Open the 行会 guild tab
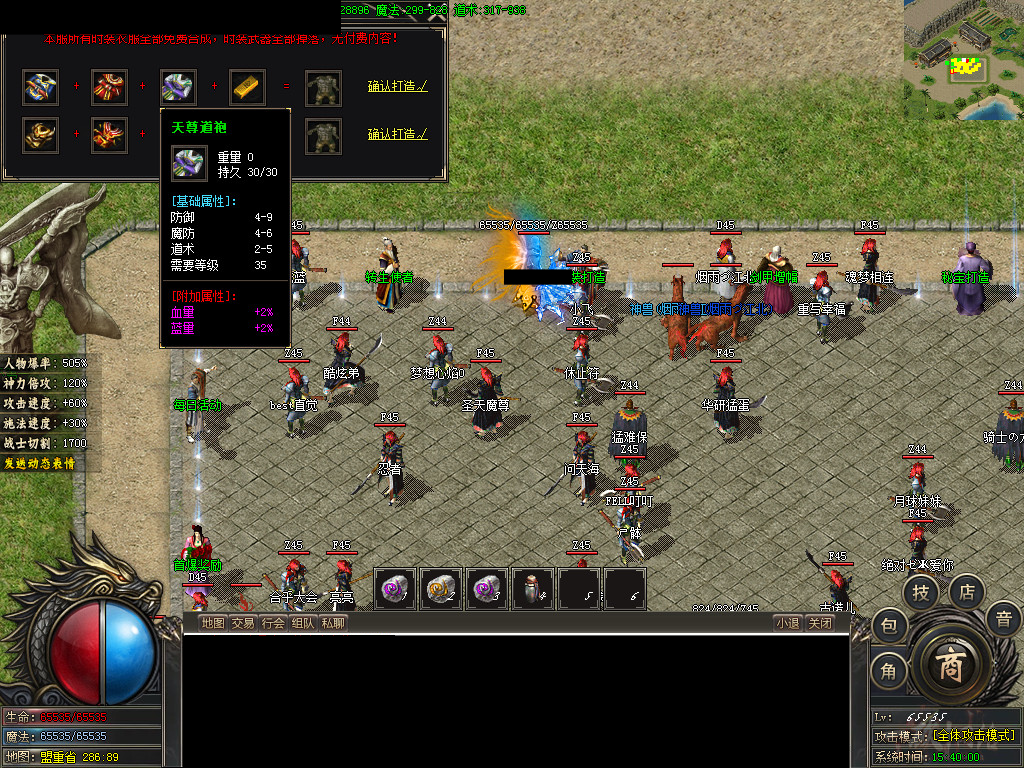Image resolution: width=1024 pixels, height=768 pixels. (273, 623)
